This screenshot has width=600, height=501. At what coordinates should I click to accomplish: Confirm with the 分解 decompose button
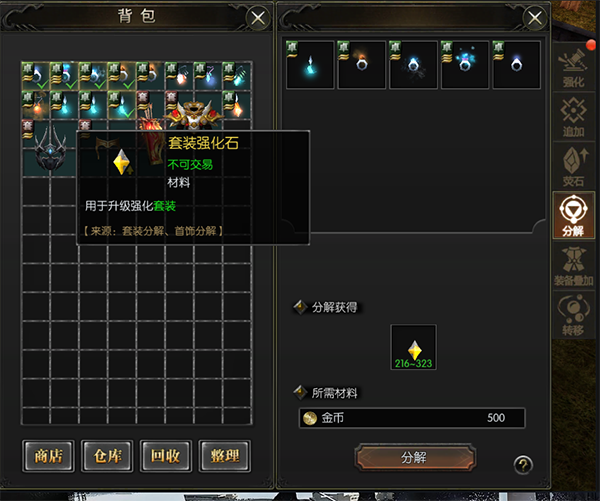[x=414, y=457]
